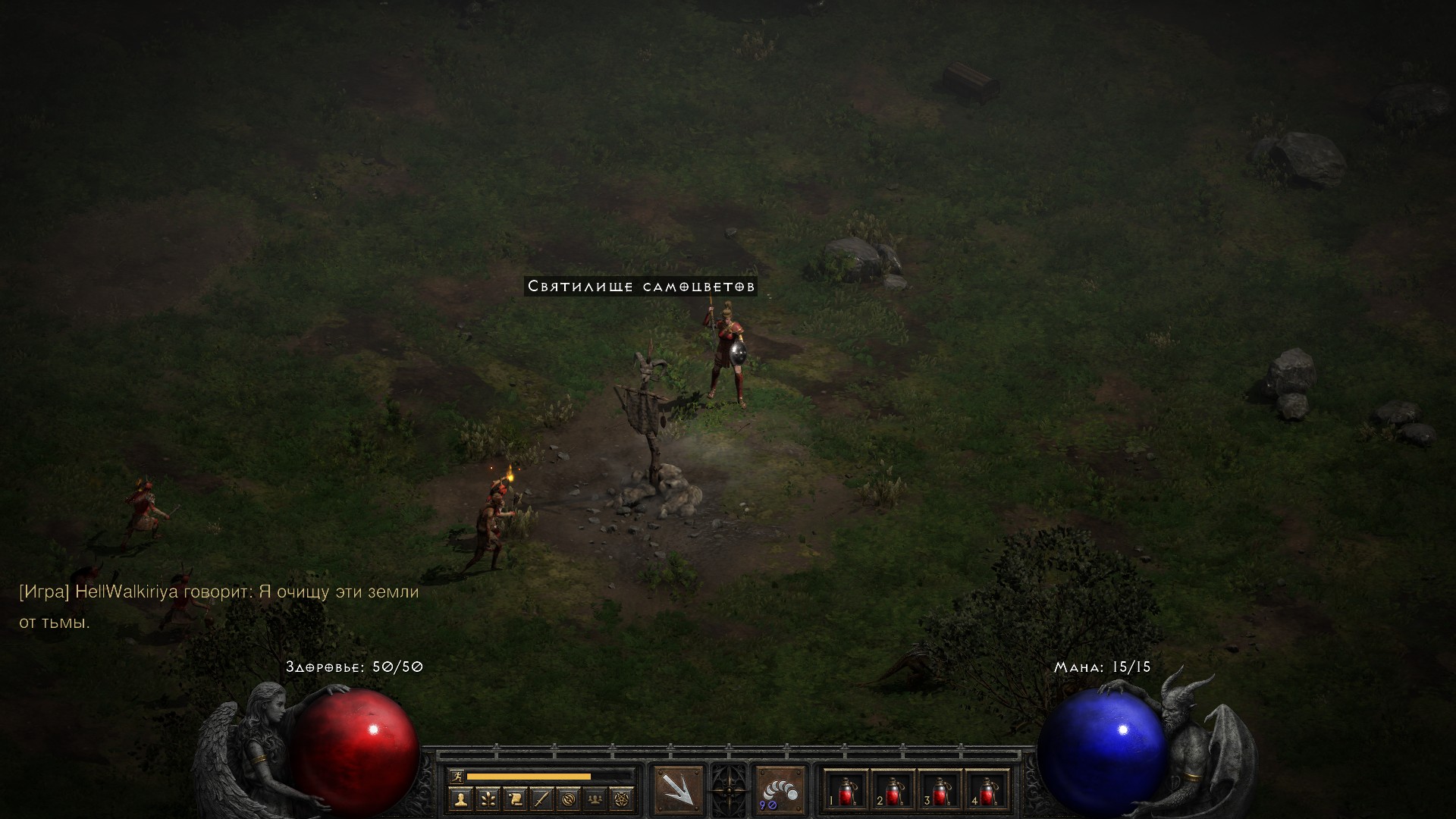1456x819 pixels.
Task: Open the inventory sword icon
Action: pos(542,799)
